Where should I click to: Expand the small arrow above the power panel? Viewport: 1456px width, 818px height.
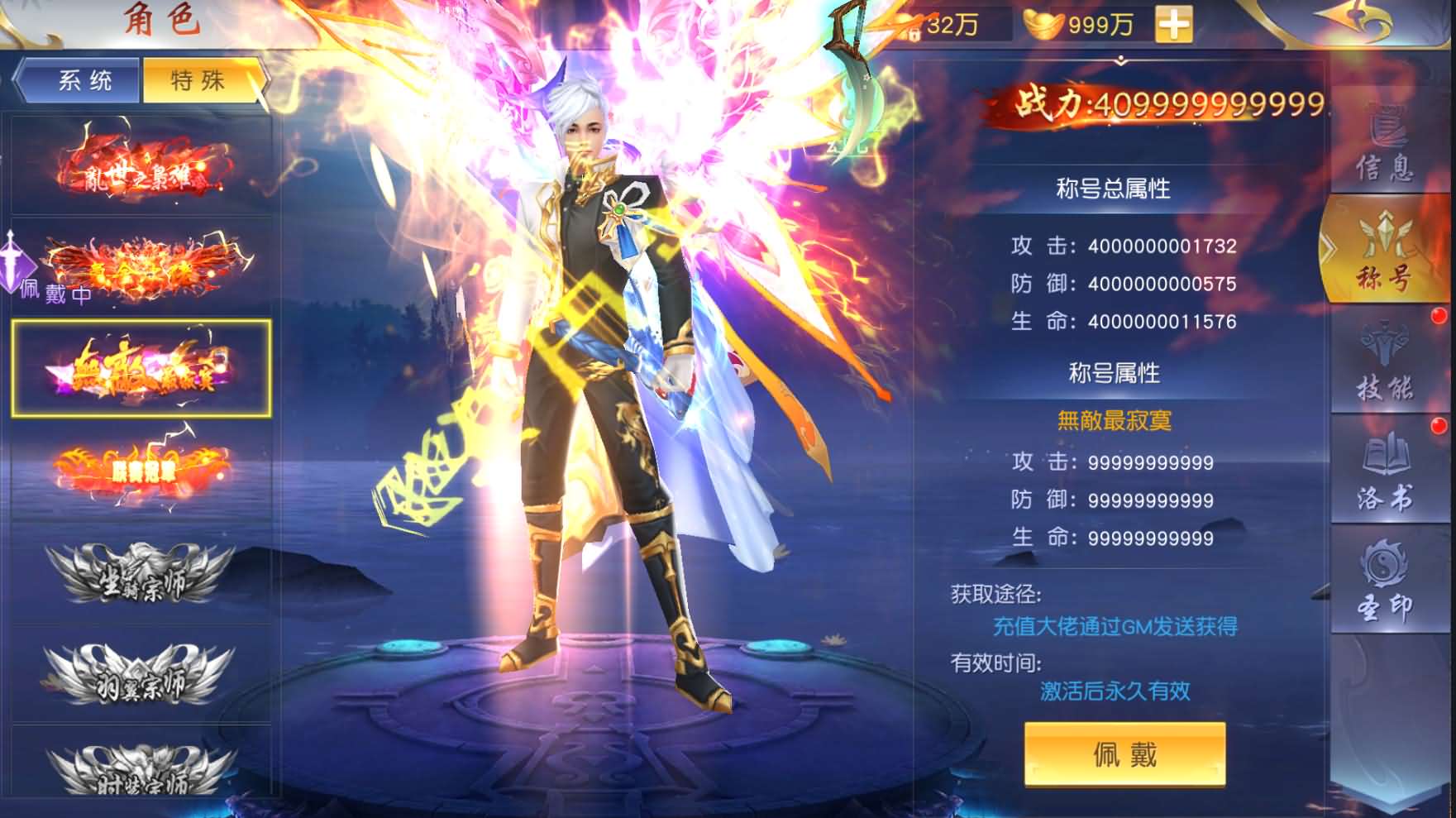(x=1121, y=61)
